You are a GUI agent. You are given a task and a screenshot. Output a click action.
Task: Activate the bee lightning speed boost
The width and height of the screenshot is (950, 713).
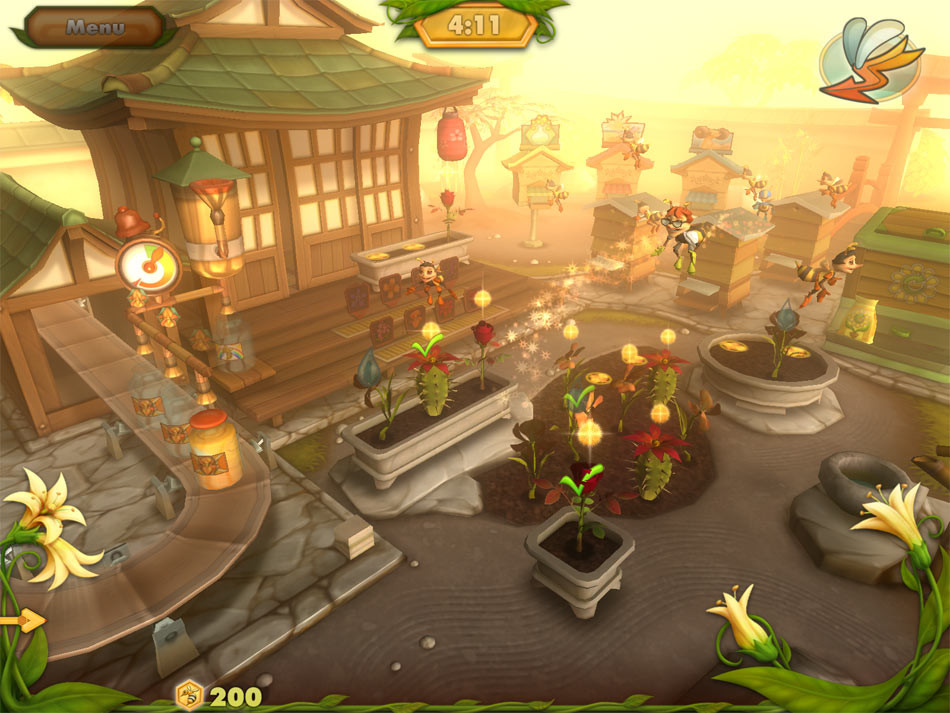(x=870, y=60)
